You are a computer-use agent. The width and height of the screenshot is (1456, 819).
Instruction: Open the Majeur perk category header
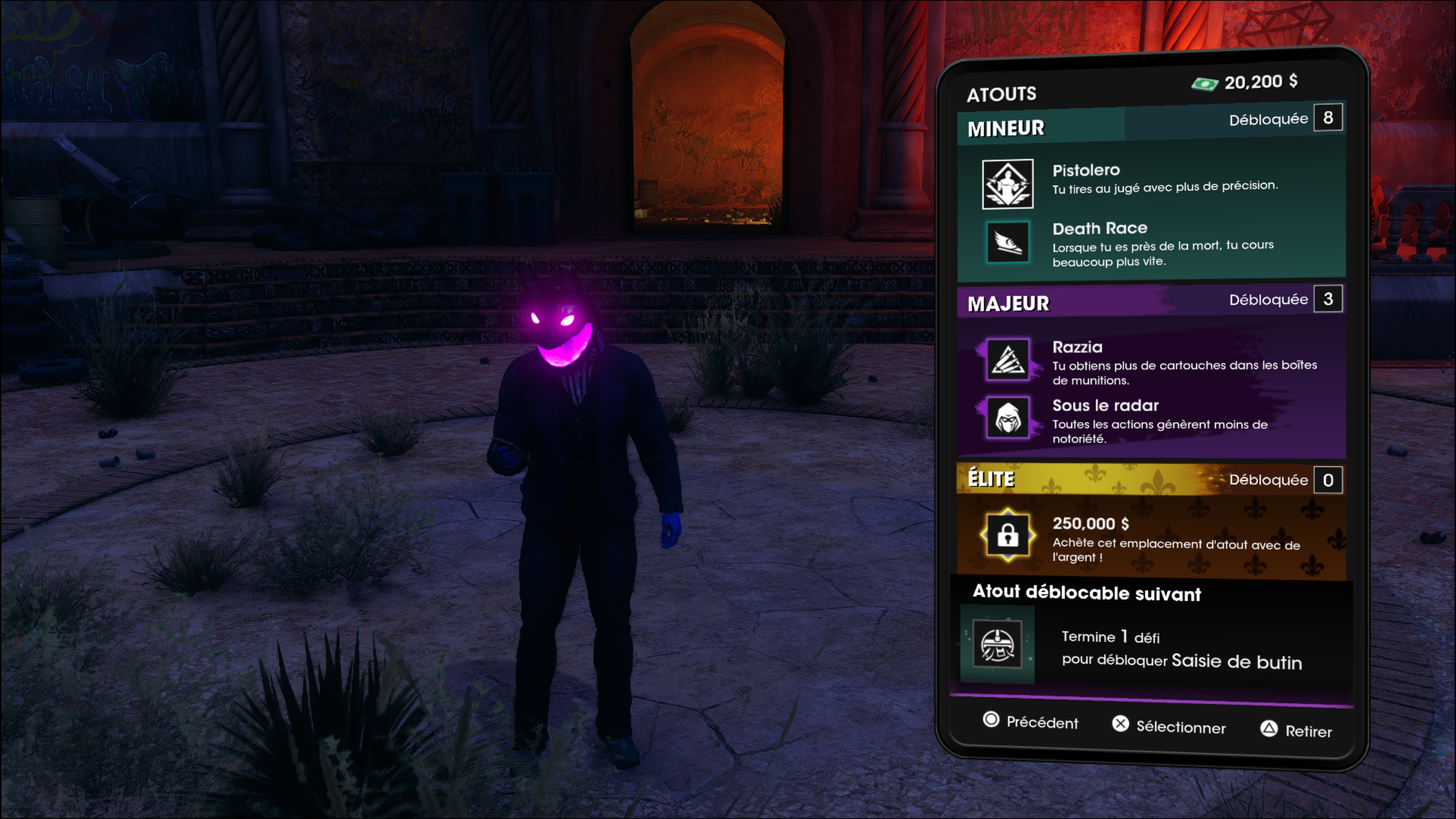click(1009, 303)
